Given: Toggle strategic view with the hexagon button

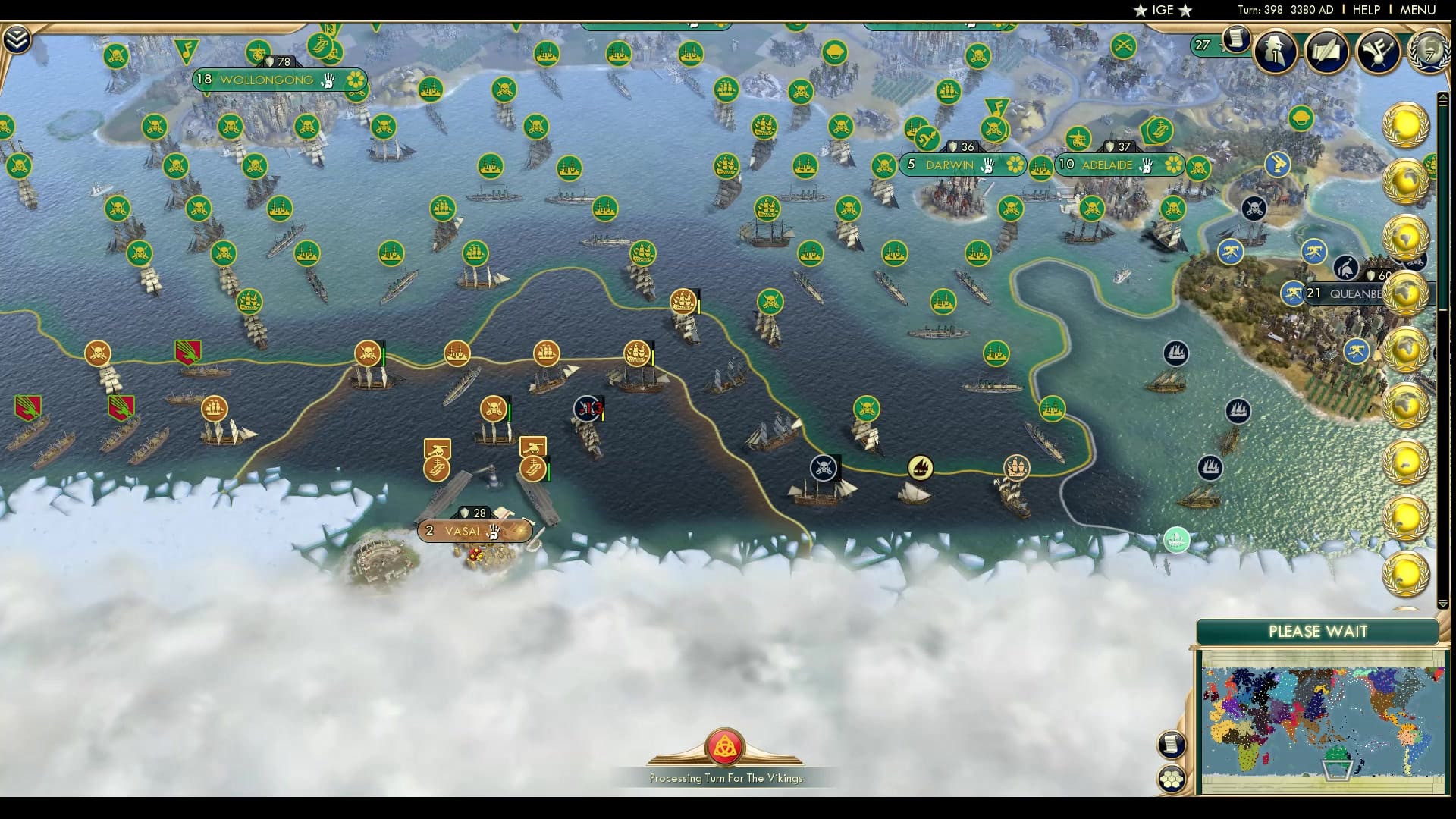Looking at the screenshot, I should coord(1171,779).
